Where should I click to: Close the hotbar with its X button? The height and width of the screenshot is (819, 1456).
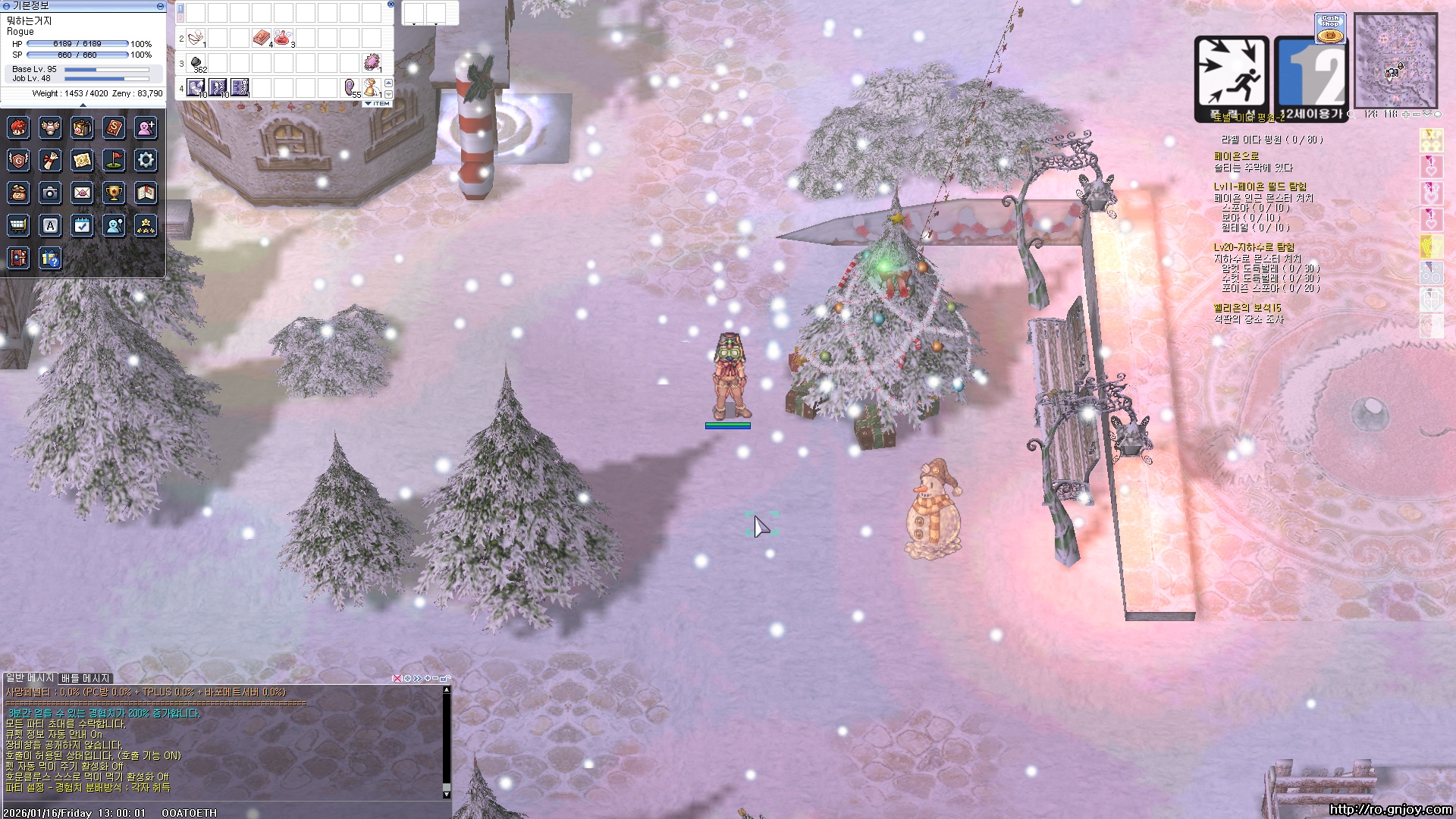coord(391,4)
